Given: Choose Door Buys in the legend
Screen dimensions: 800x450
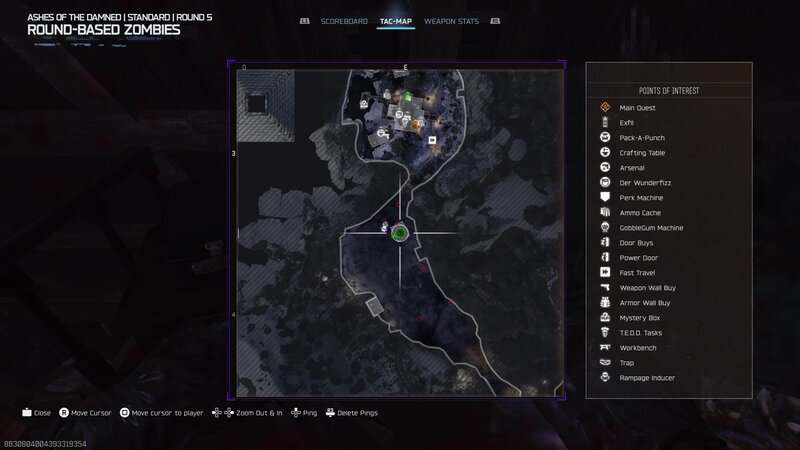Looking at the screenshot, I should [637, 243].
